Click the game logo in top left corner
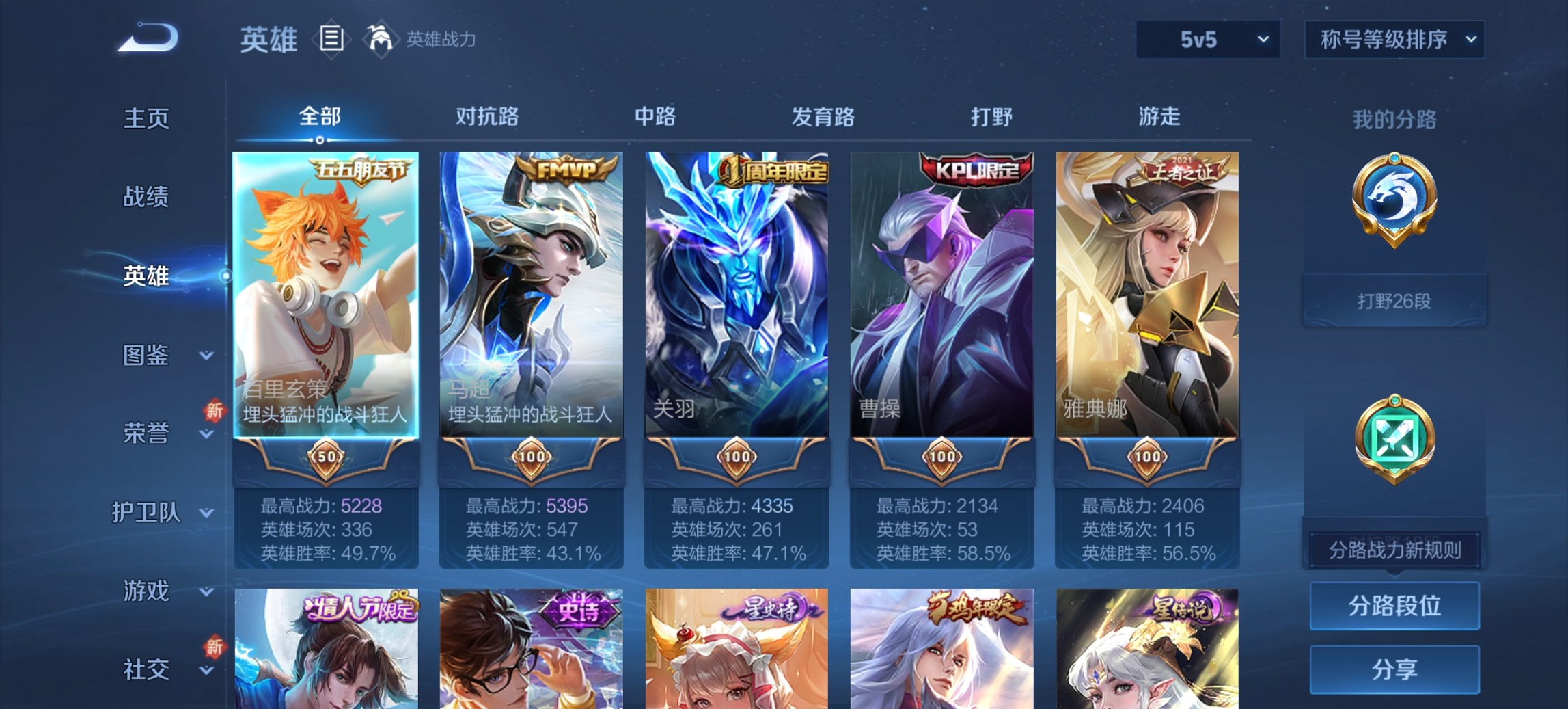Screen dimensions: 1568x709 [150, 39]
